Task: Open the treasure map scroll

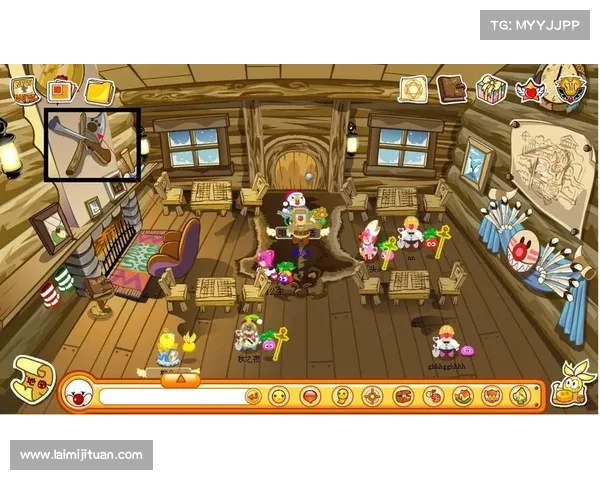Action: [x=30, y=380]
